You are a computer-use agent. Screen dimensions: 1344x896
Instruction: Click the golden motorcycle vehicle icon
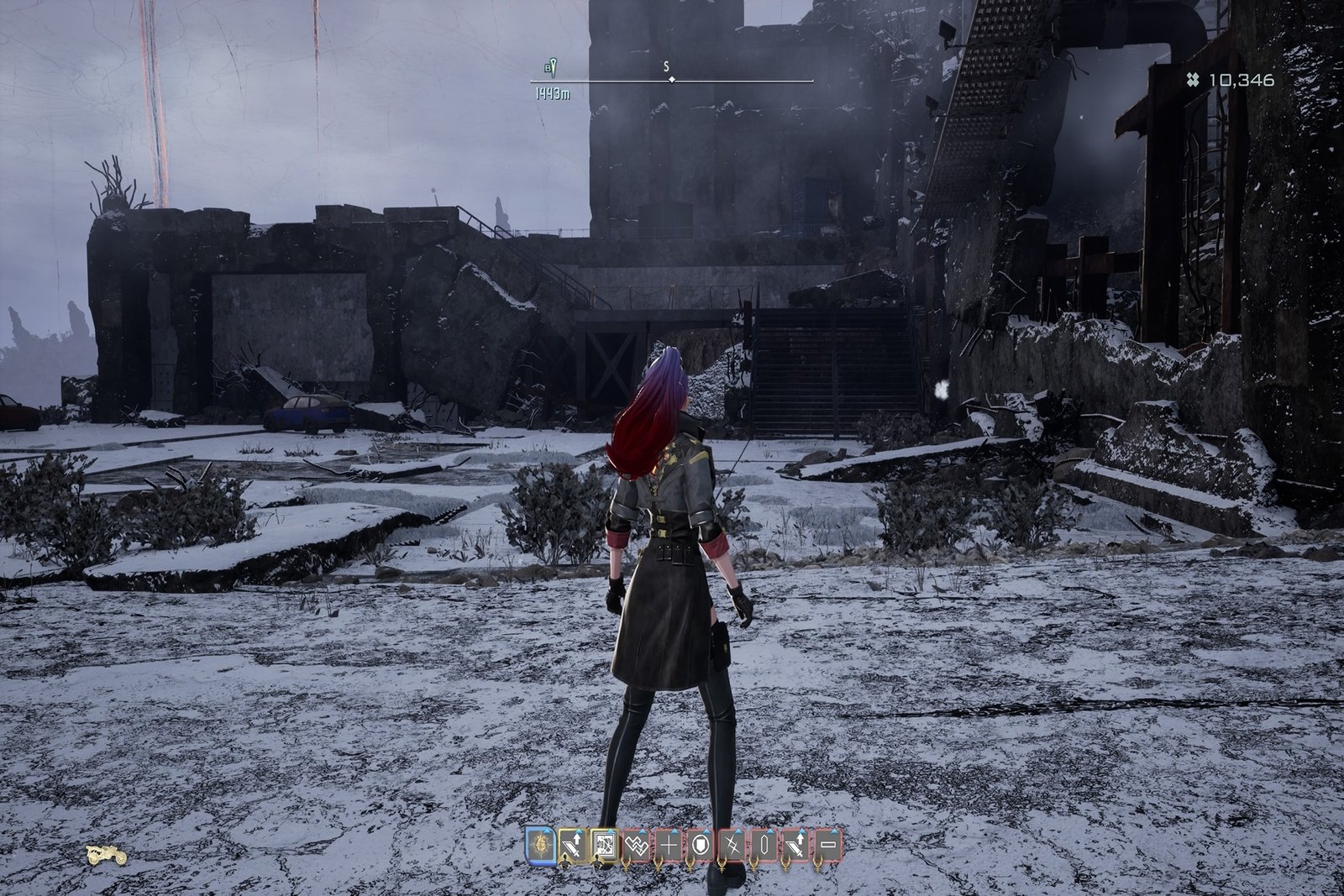(x=107, y=855)
